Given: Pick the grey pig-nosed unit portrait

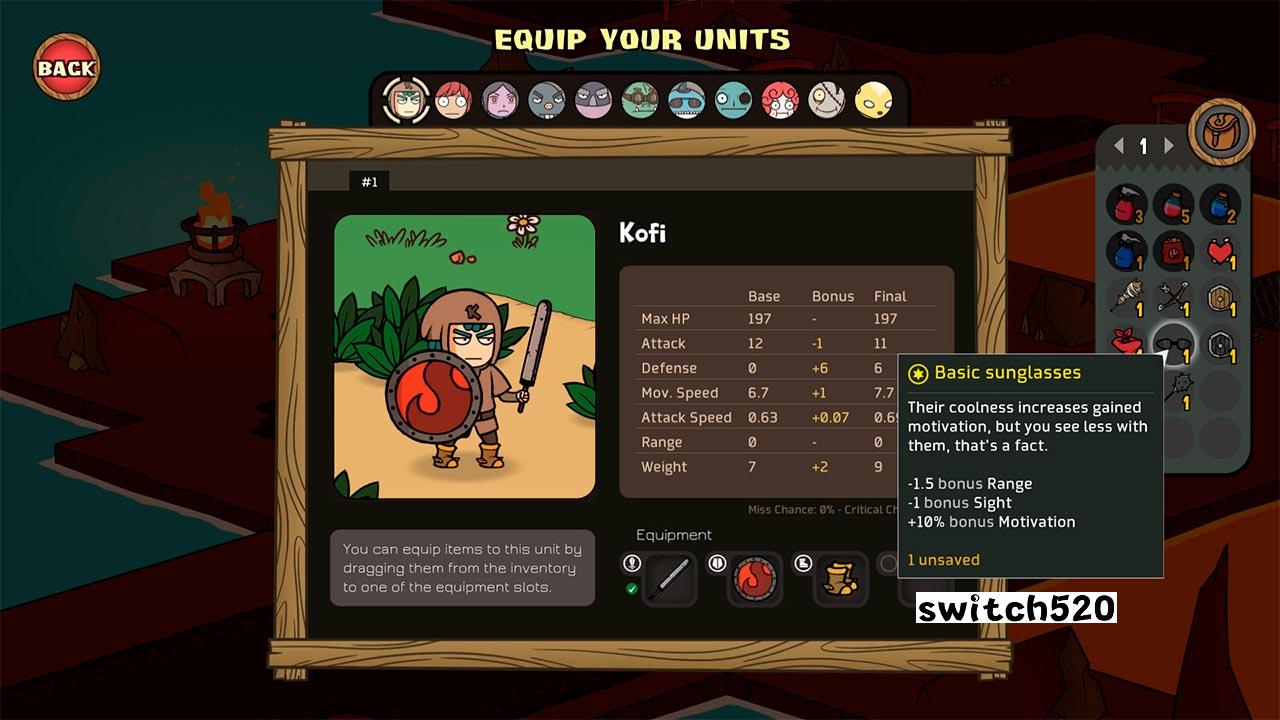Looking at the screenshot, I should [x=546, y=100].
